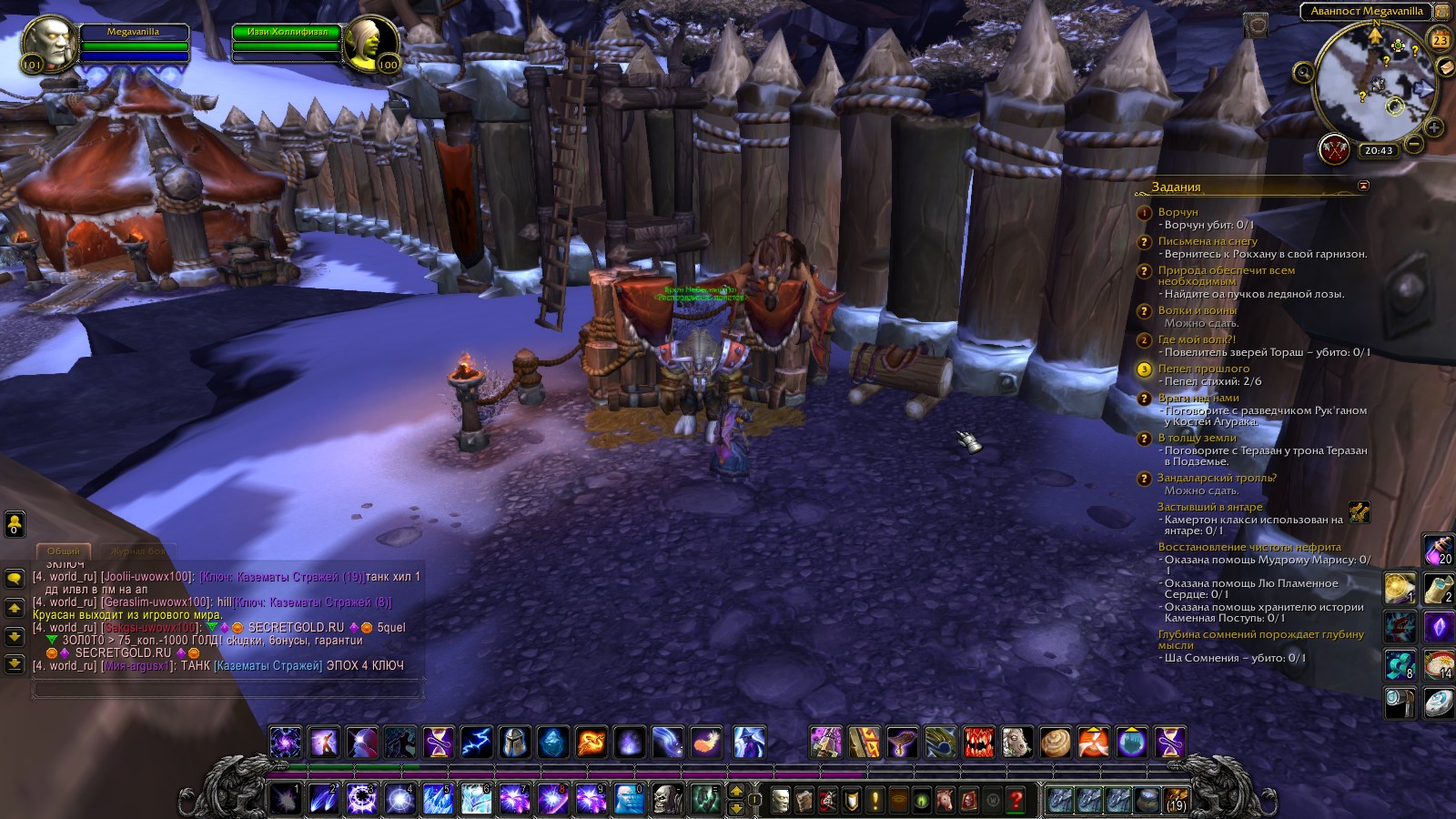Open the red question mark help button
The width and height of the screenshot is (1456, 819).
tap(1016, 800)
